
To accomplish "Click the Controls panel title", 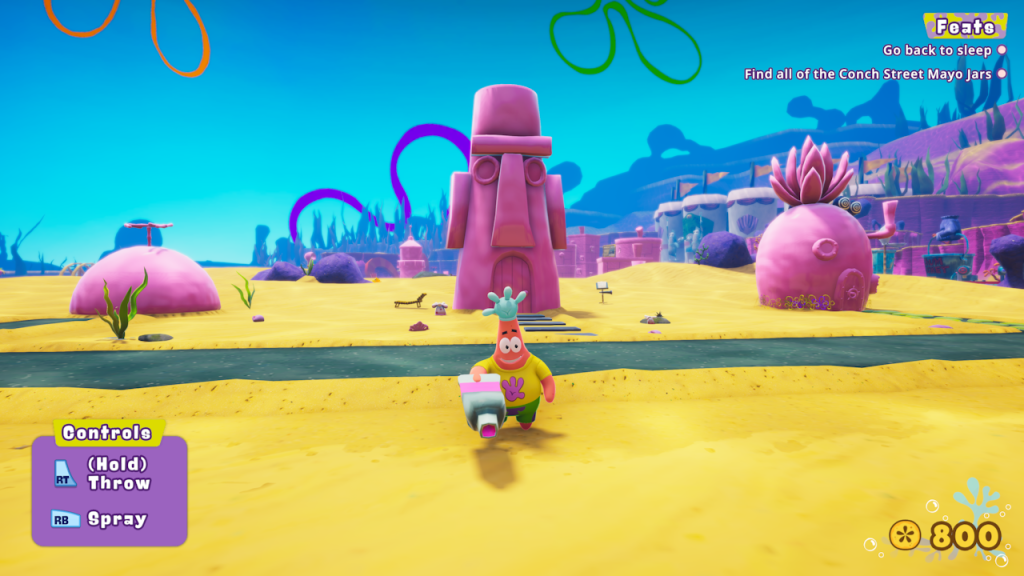I will 107,433.
